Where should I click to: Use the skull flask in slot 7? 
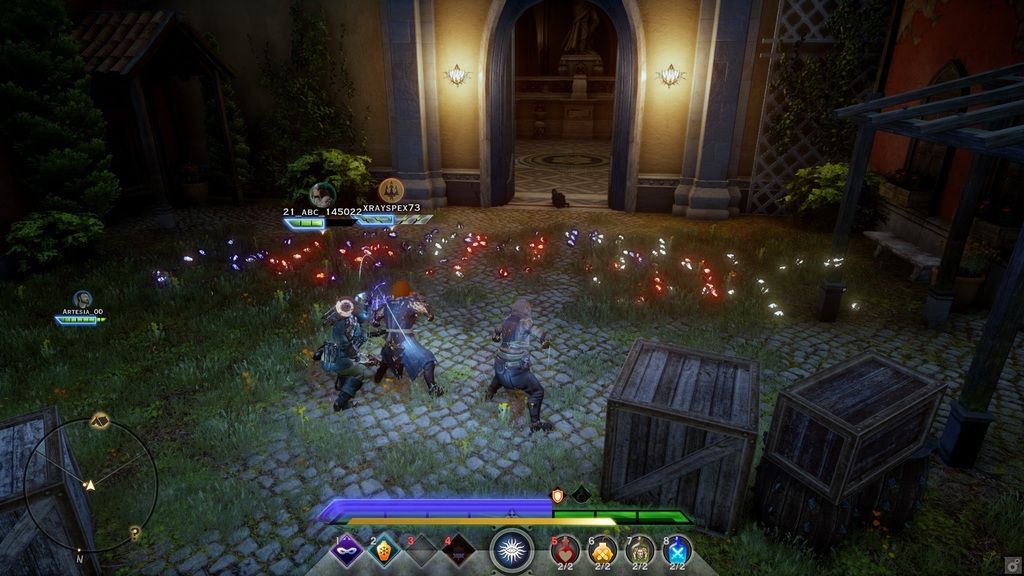(x=640, y=550)
